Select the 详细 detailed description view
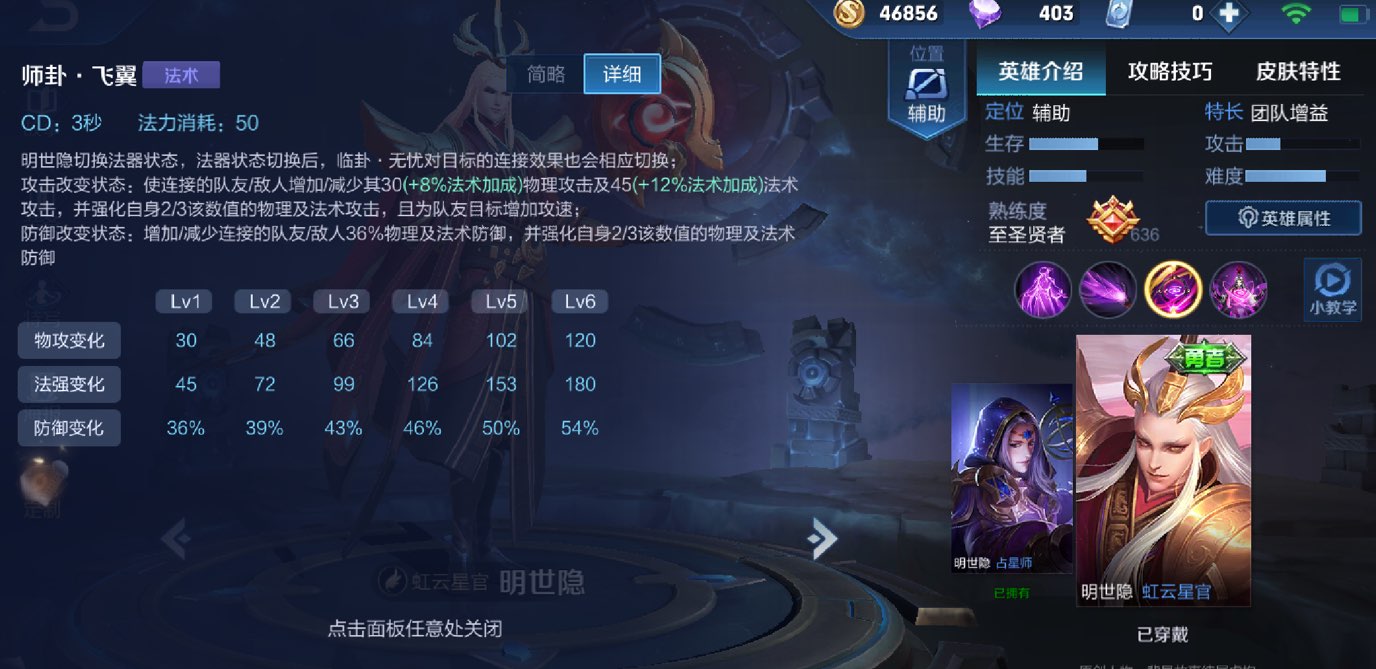1376x669 pixels. 621,74
